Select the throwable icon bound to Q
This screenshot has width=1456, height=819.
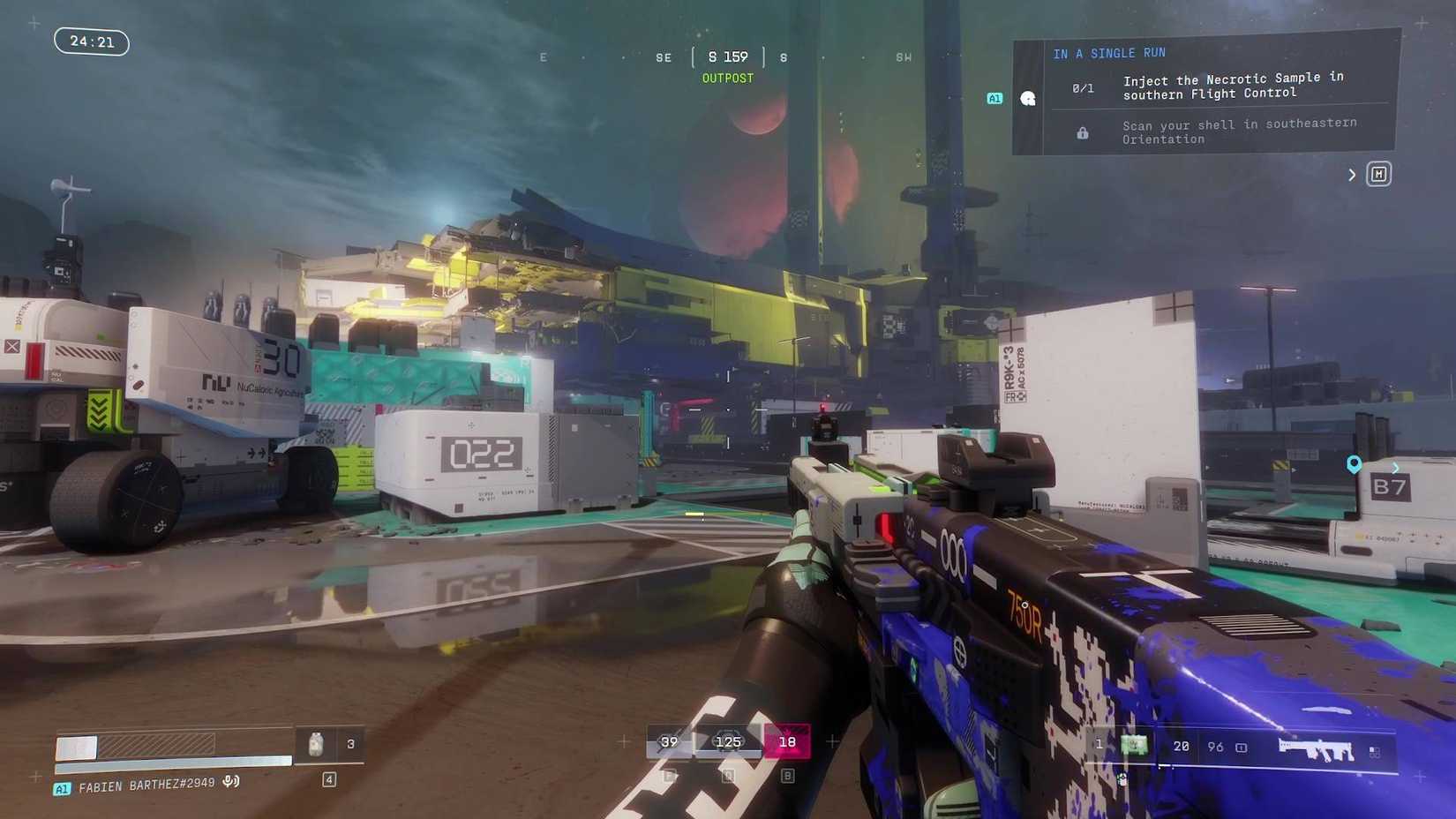tap(728, 742)
